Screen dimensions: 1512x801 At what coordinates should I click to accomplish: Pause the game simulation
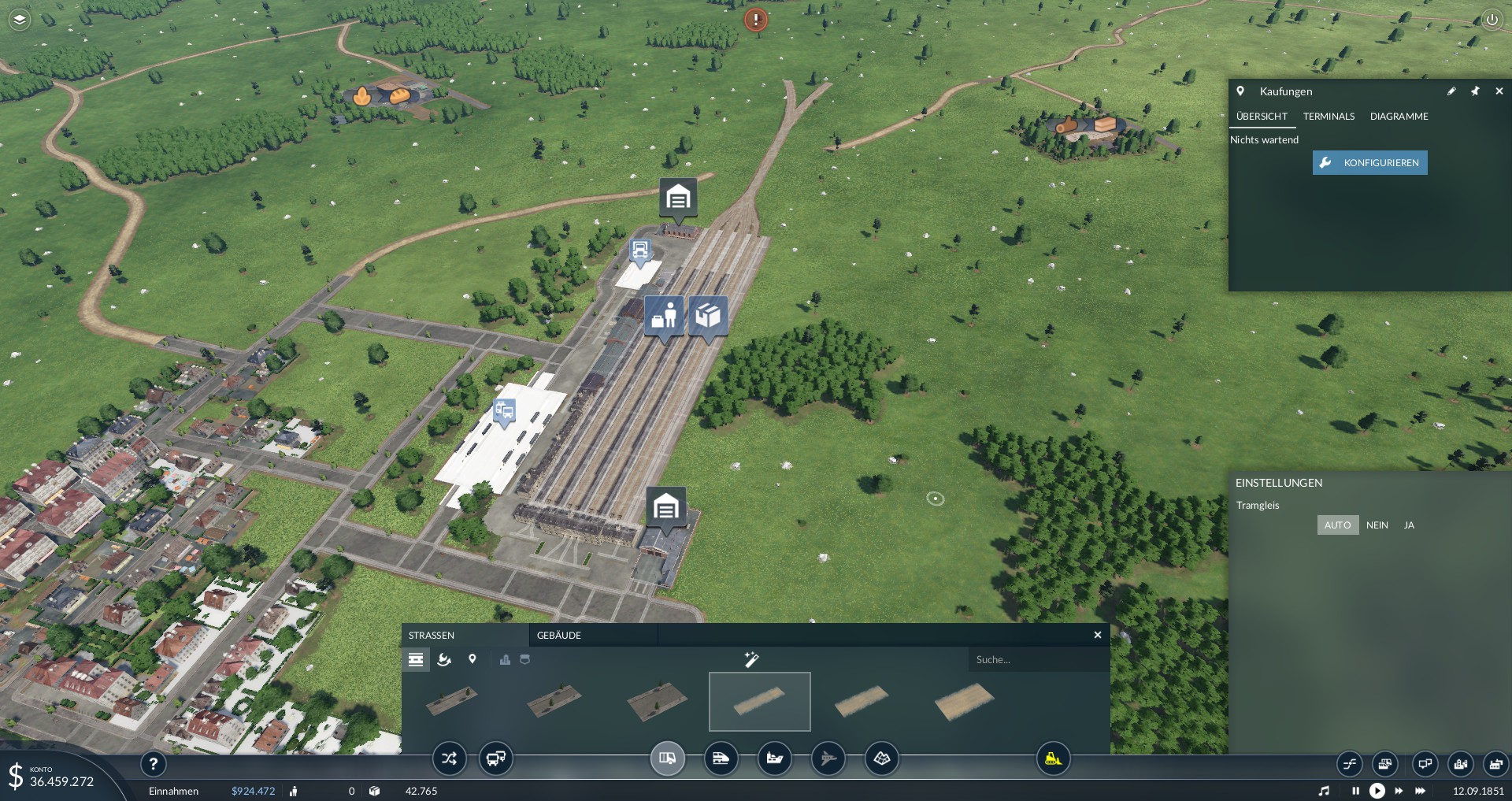point(1355,791)
